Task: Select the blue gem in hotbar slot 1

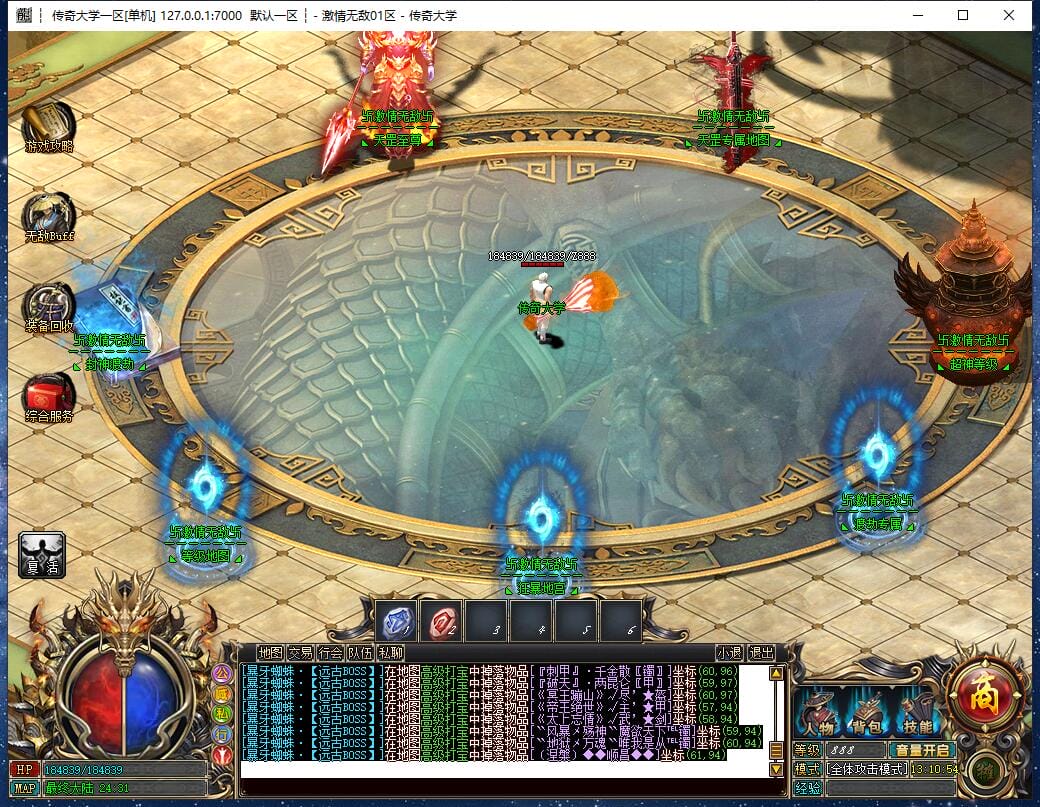Action: (x=396, y=621)
